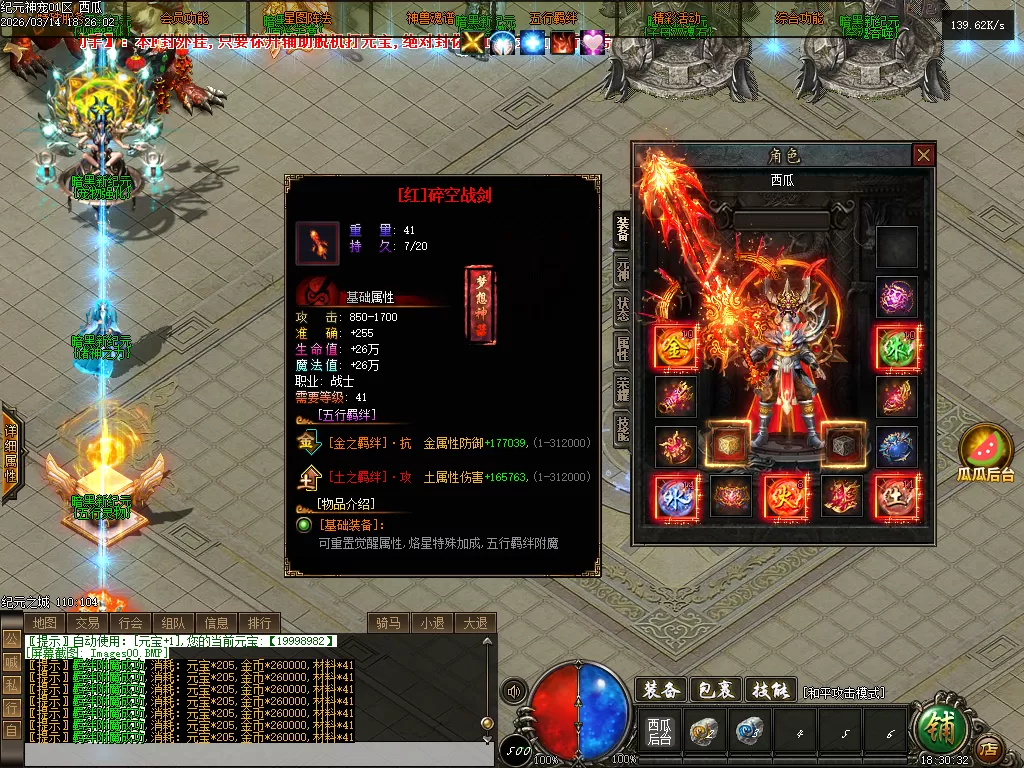Toggle the sound speaker icon
Viewport: 1024px width, 768px height.
[x=514, y=691]
